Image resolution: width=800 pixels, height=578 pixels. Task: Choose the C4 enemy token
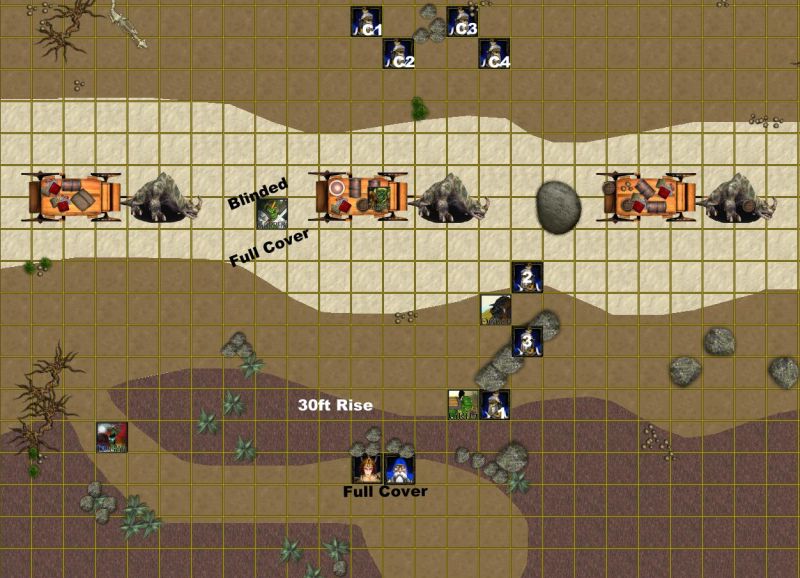pos(494,54)
